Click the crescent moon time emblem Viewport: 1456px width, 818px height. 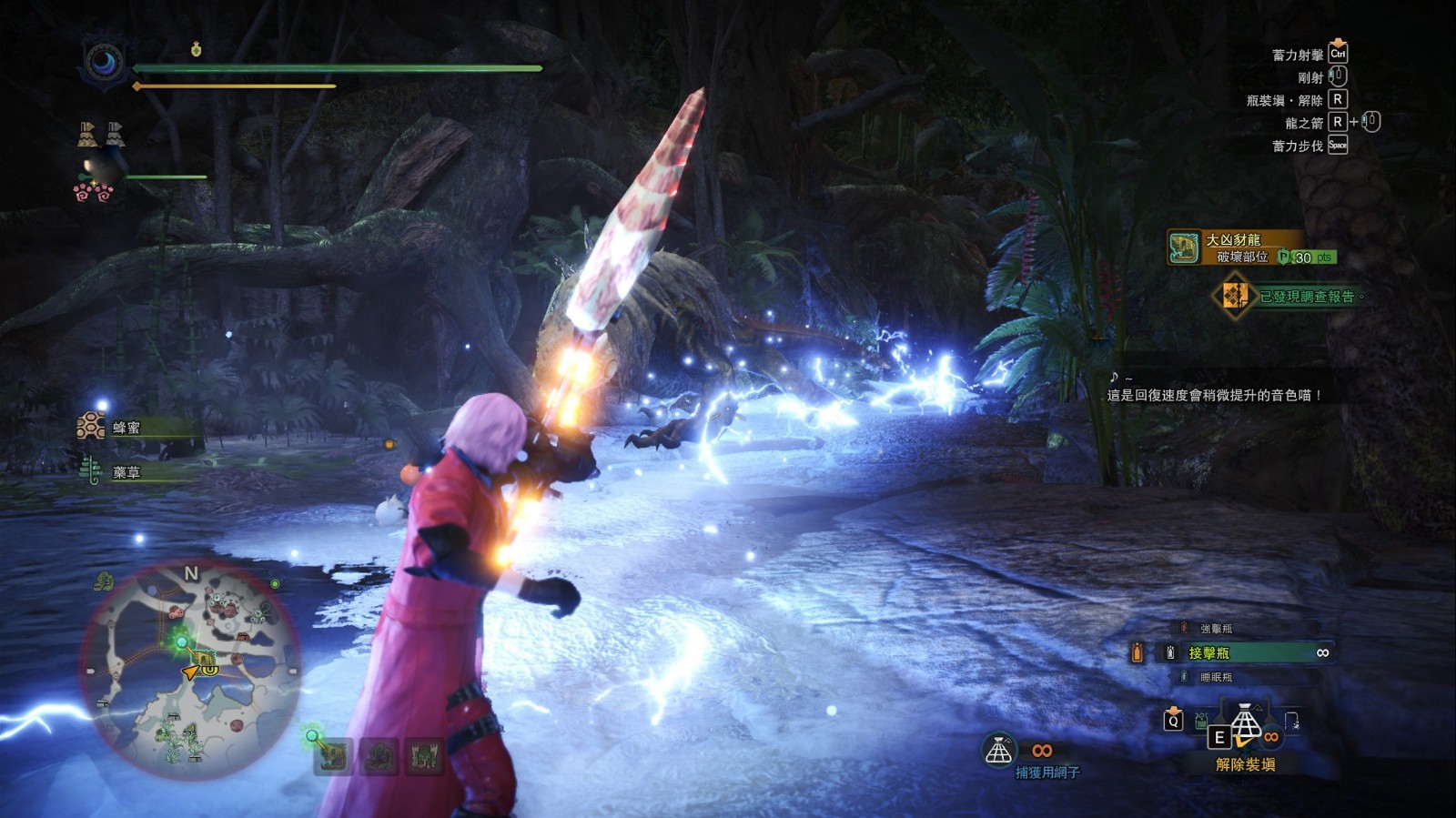click(x=104, y=64)
